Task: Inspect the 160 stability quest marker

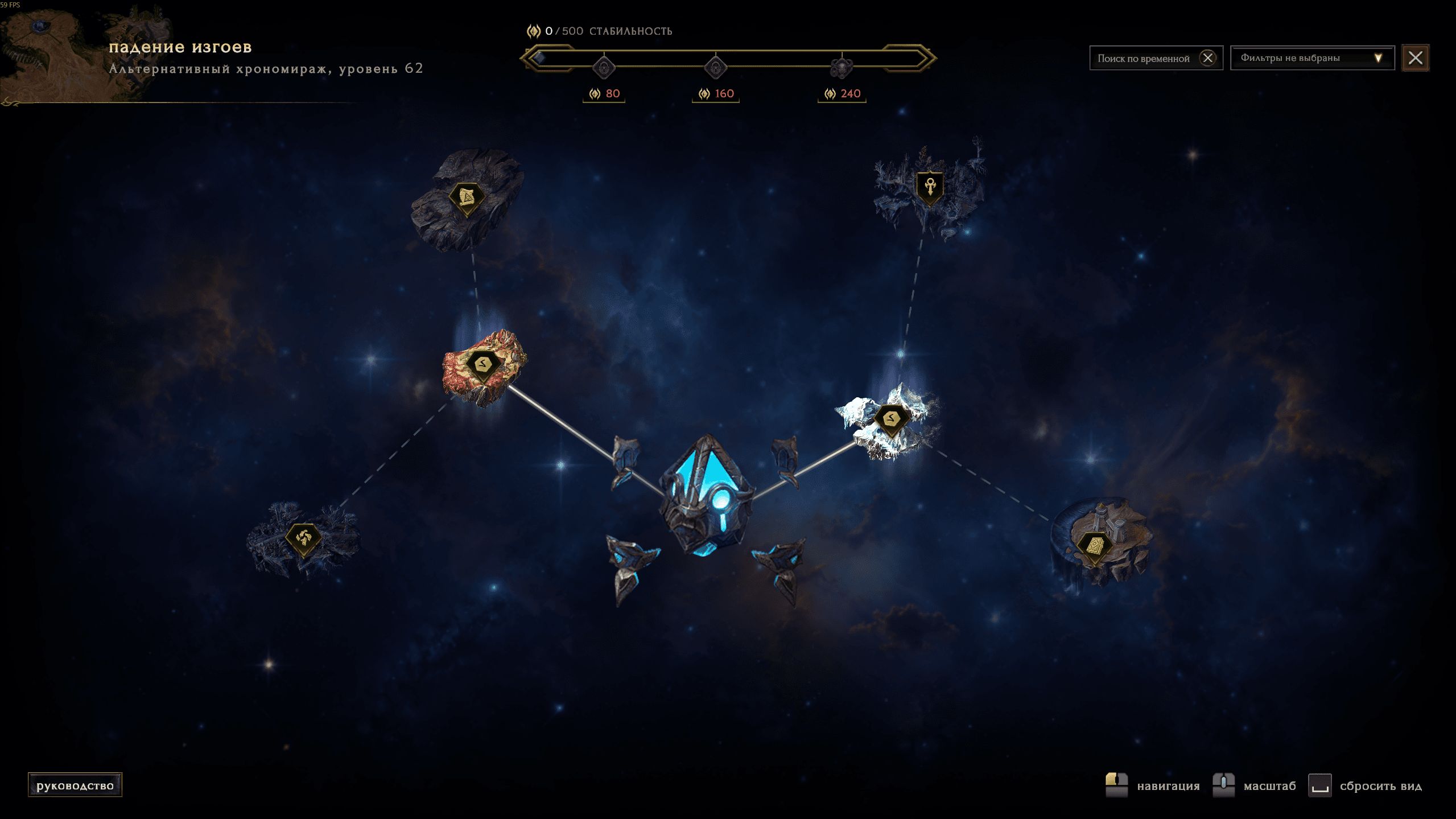Action: coord(715,68)
